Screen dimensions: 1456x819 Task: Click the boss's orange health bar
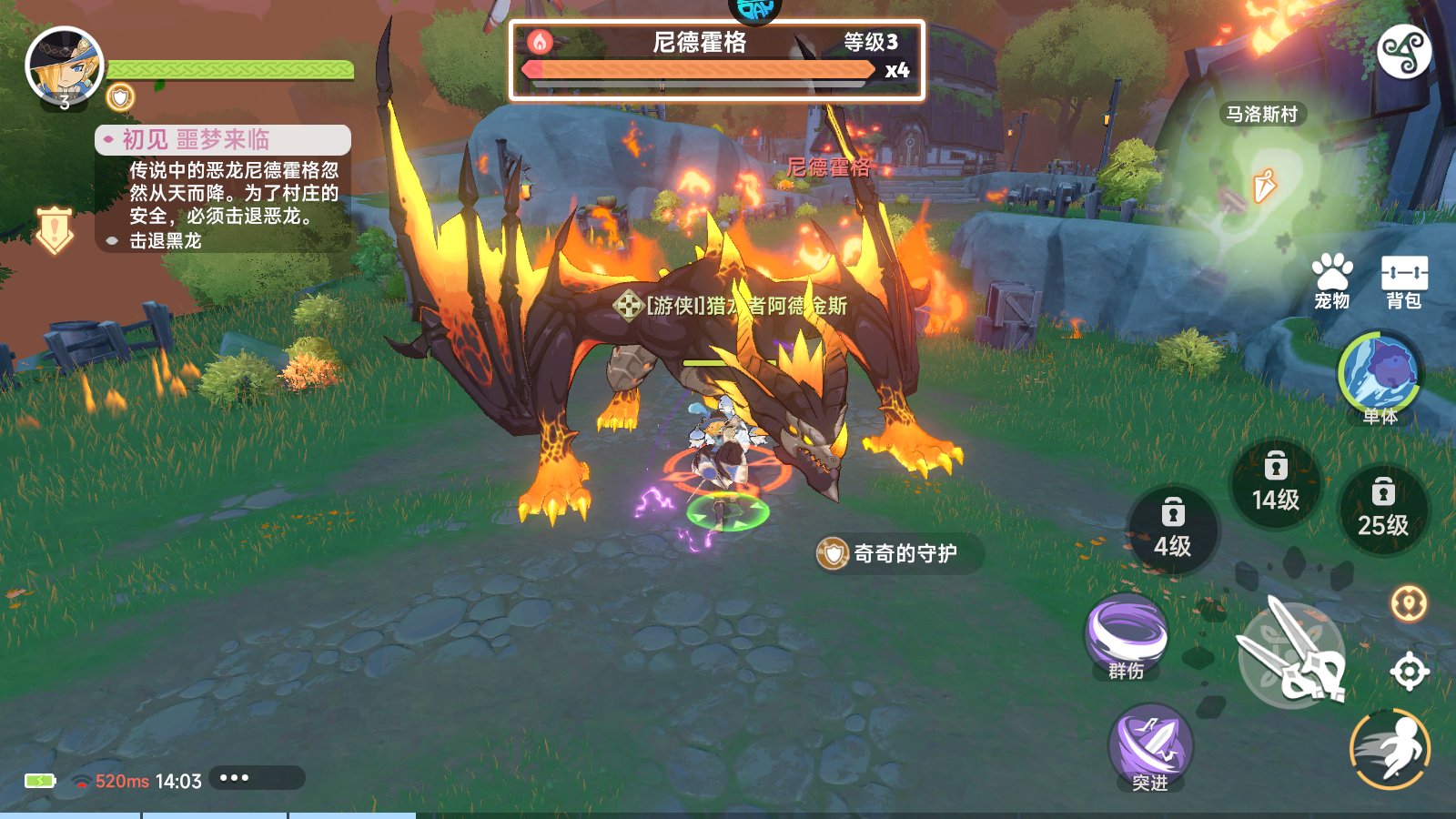[x=701, y=69]
